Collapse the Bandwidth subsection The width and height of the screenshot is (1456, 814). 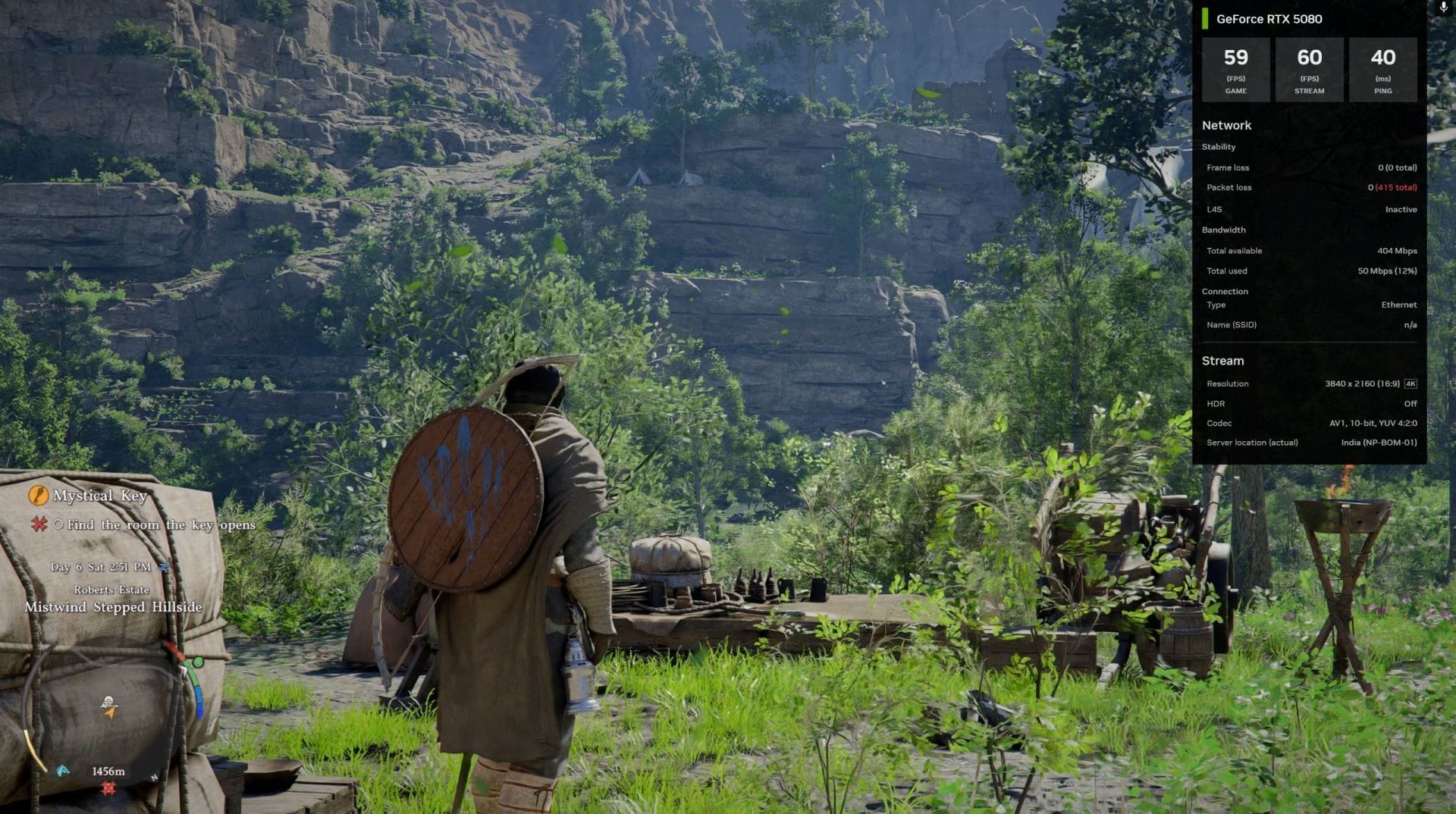pyautogui.click(x=1226, y=230)
